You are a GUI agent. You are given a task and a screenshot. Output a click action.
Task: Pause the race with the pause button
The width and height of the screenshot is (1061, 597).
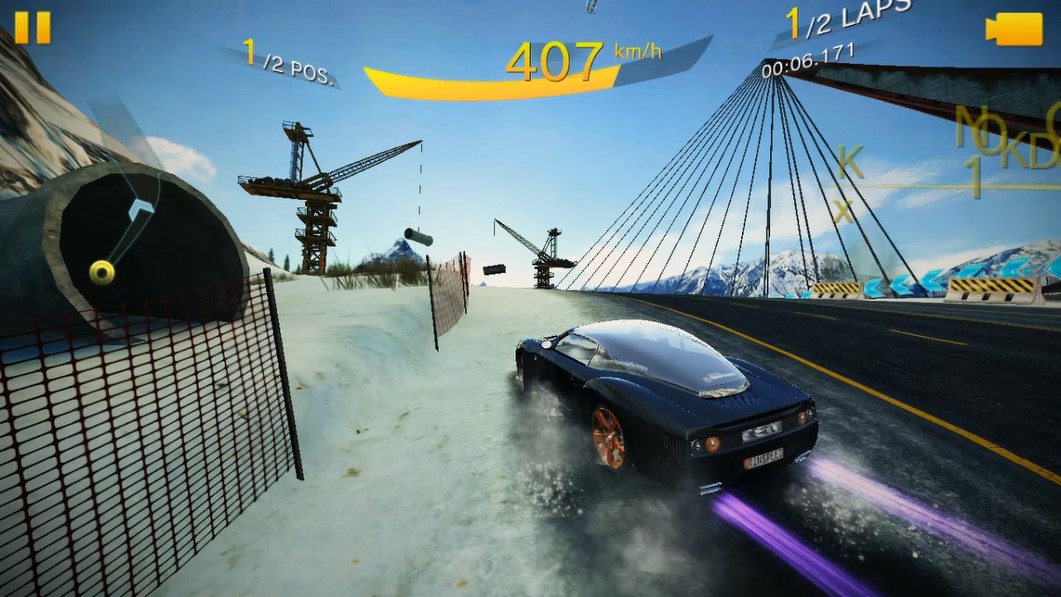click(32, 27)
